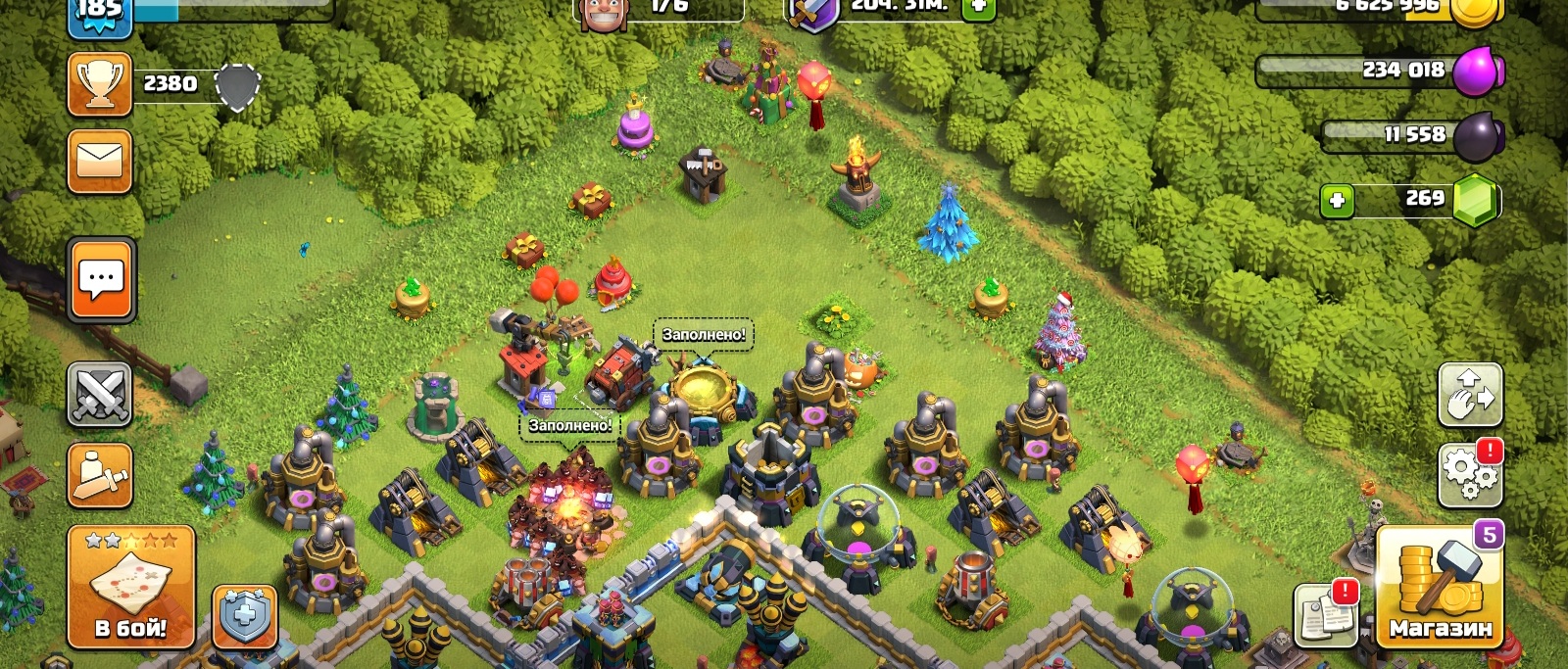Open the layout editor hand icon

pos(1469,394)
